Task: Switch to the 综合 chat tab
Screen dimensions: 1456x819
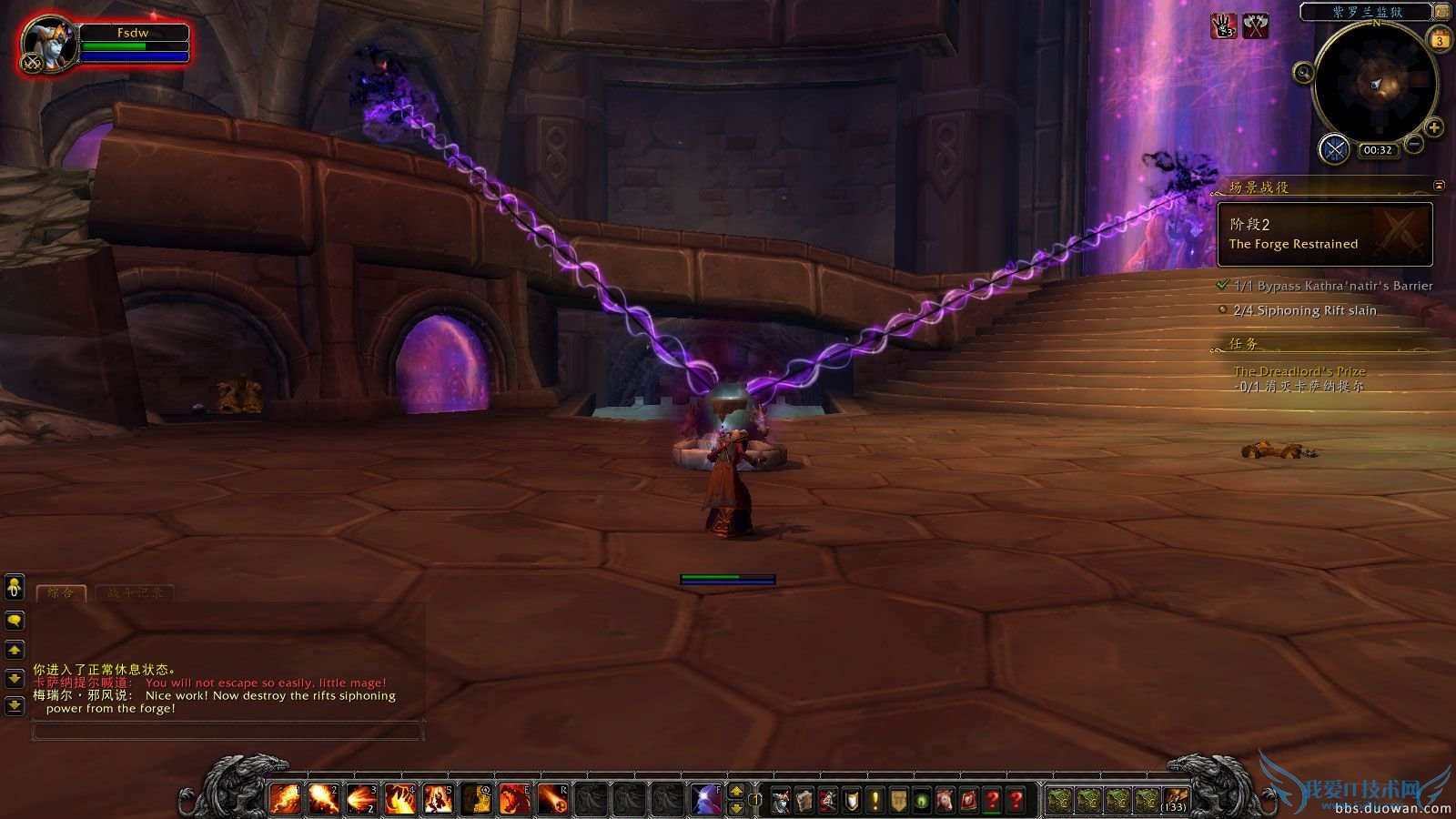Action: 60,592
